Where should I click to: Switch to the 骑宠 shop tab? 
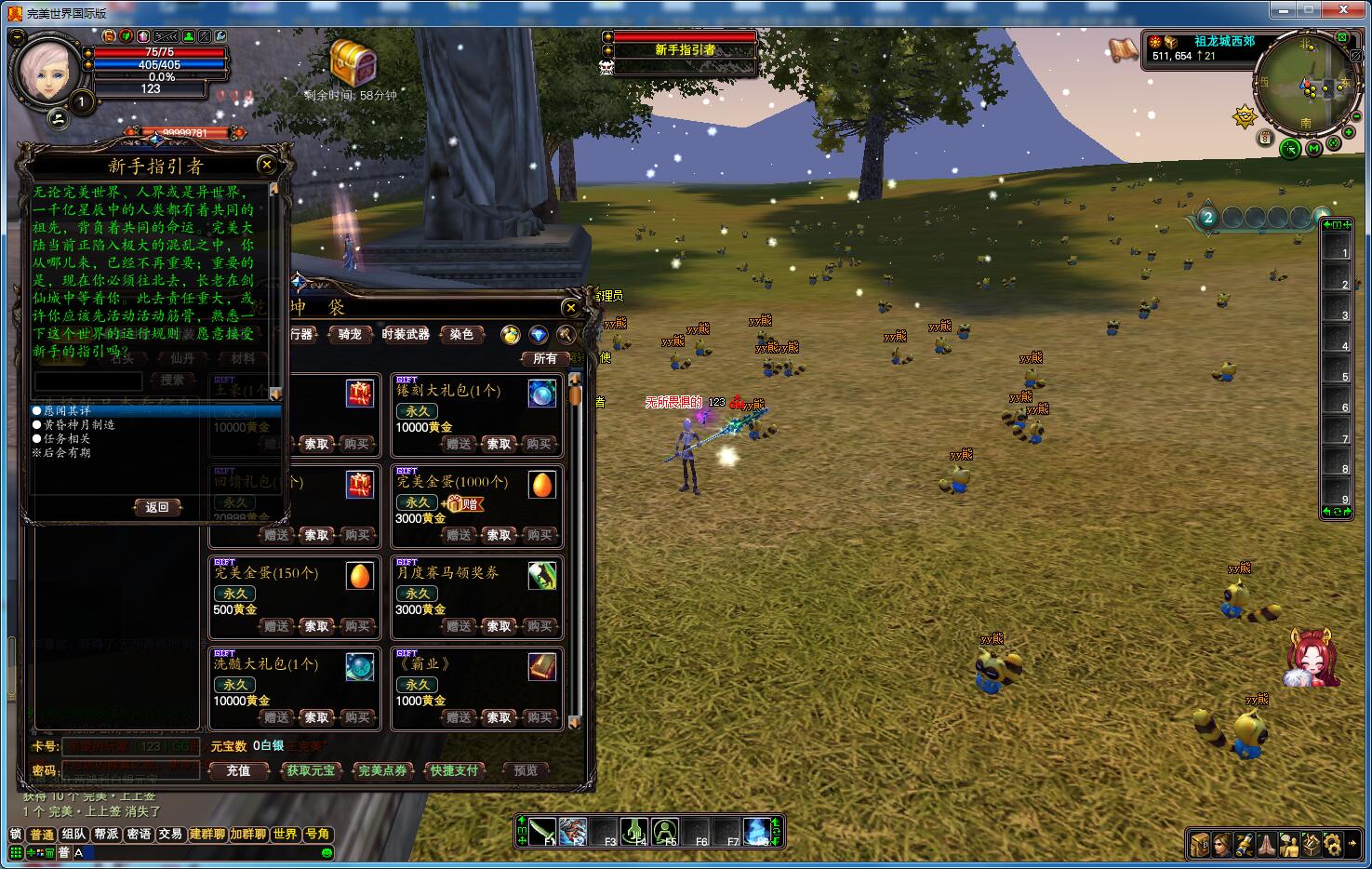click(x=350, y=334)
